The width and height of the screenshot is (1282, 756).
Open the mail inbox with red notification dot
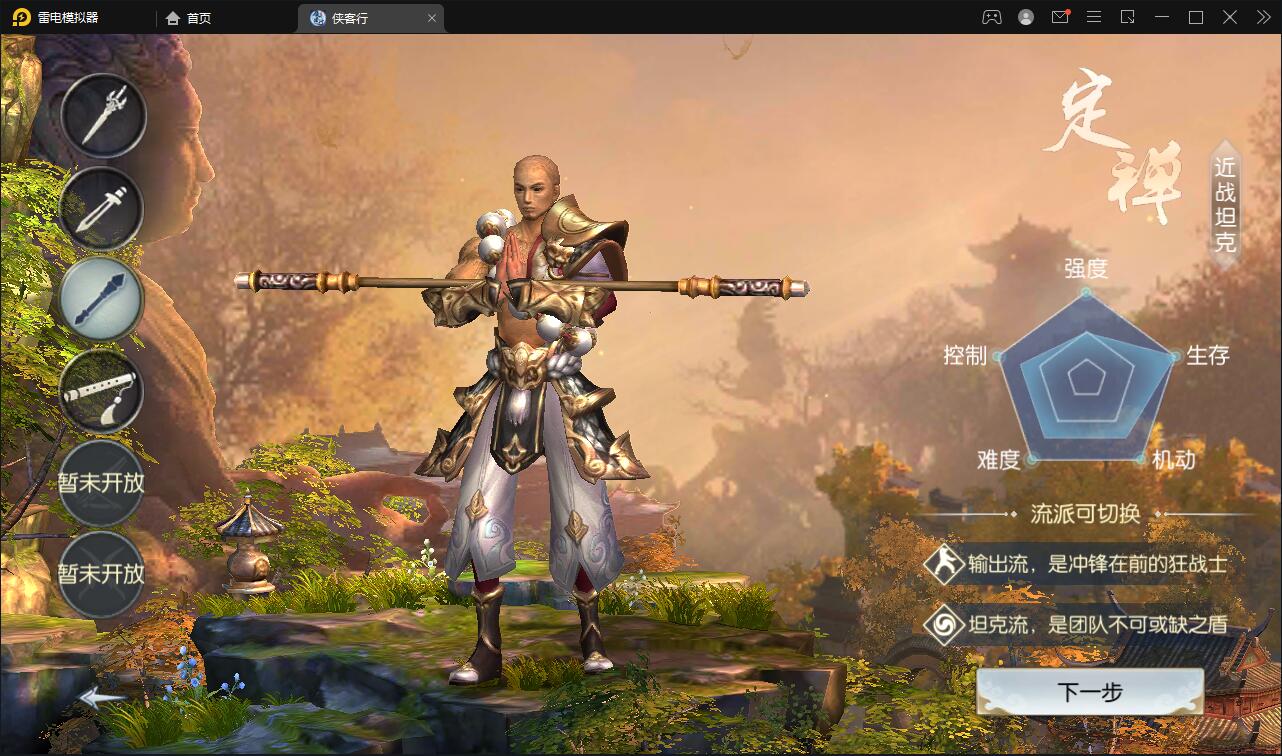(x=1060, y=17)
